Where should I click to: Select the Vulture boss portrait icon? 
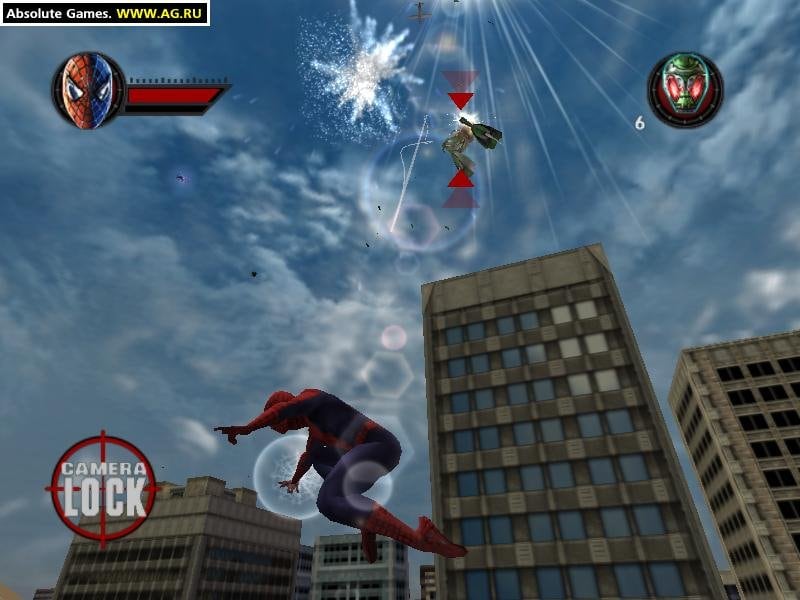tap(685, 90)
